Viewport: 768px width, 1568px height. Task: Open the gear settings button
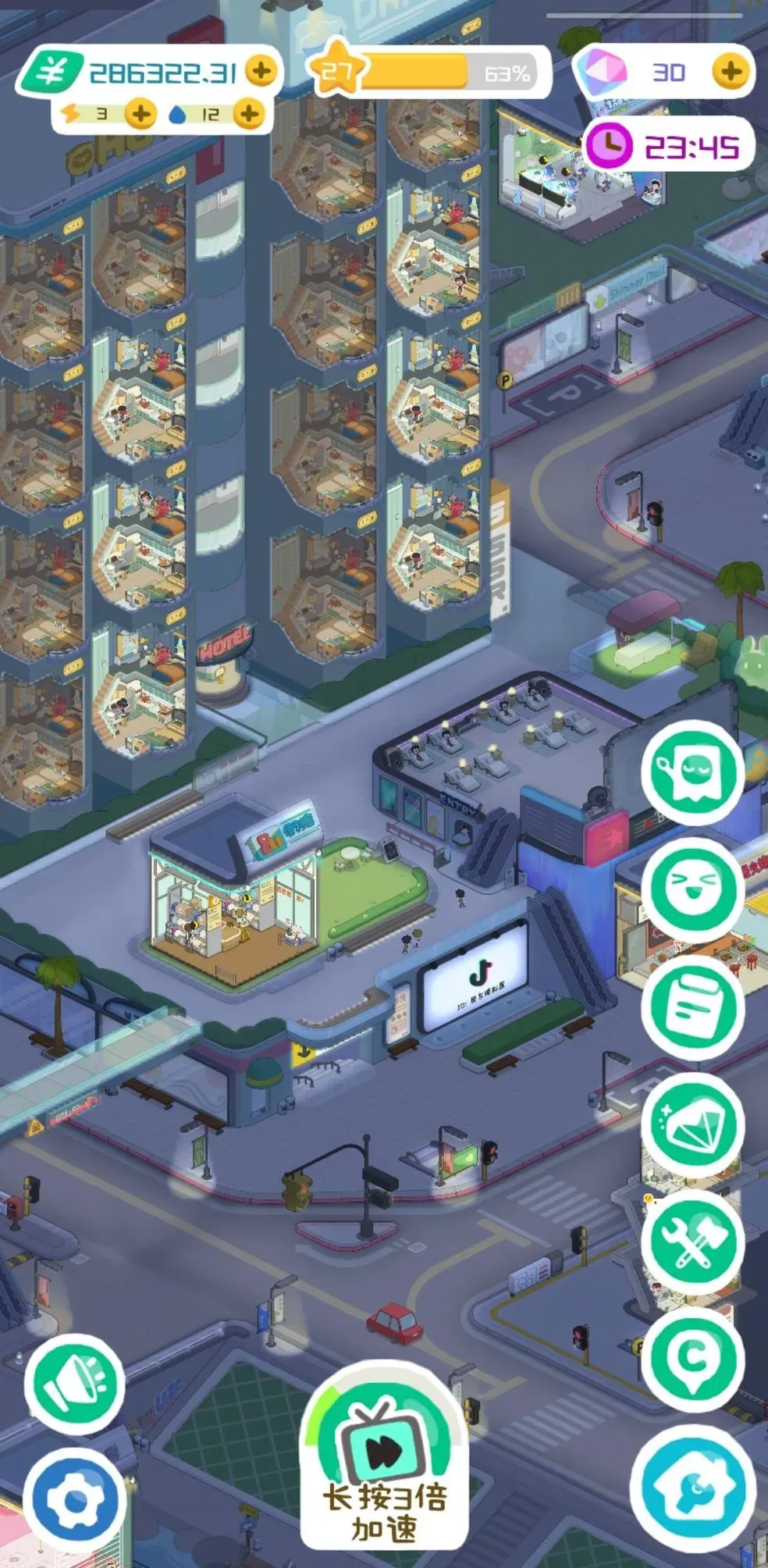pos(74,1499)
